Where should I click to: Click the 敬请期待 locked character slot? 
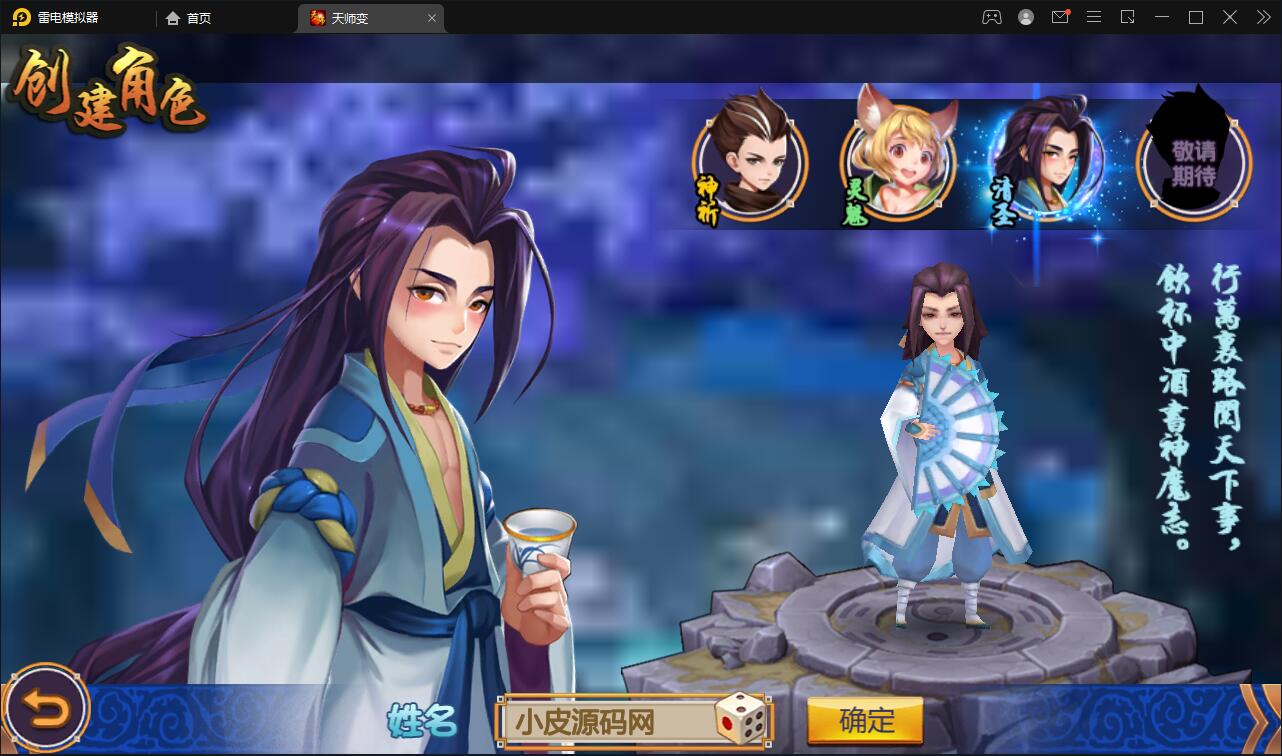pos(1192,160)
